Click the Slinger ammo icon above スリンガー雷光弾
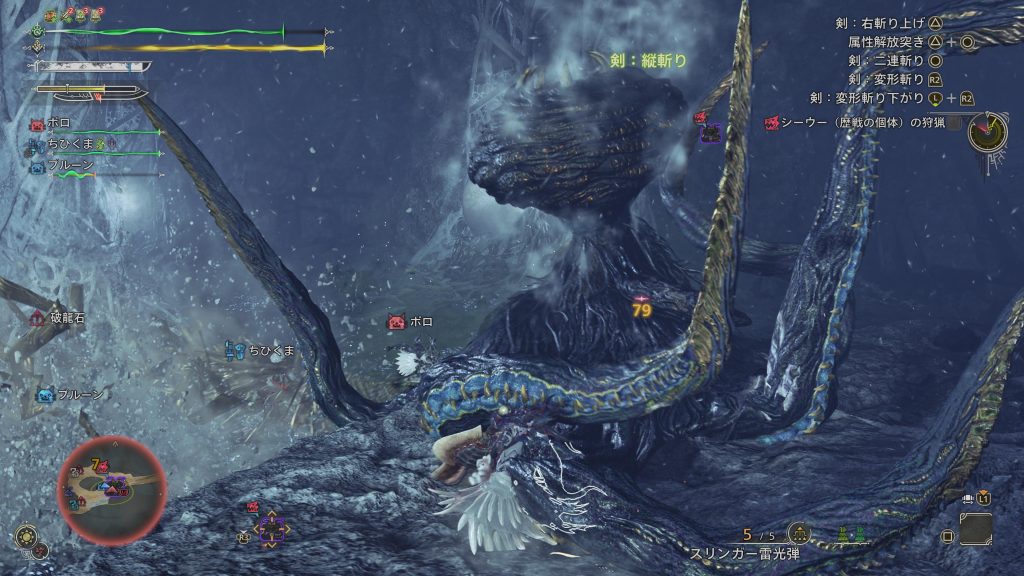The width and height of the screenshot is (1024, 576). (x=798, y=533)
